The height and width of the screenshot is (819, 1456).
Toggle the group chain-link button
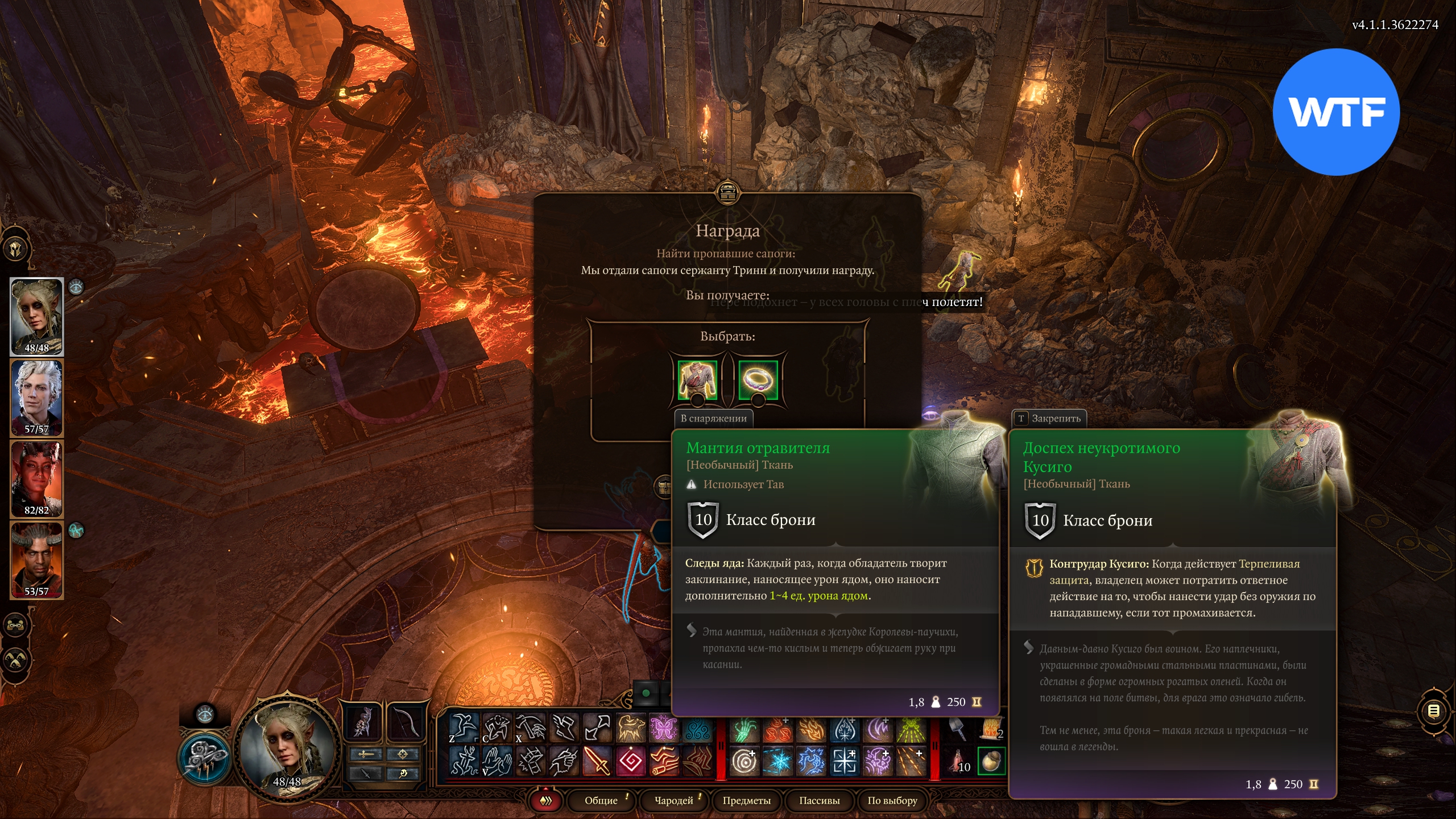[x=16, y=625]
